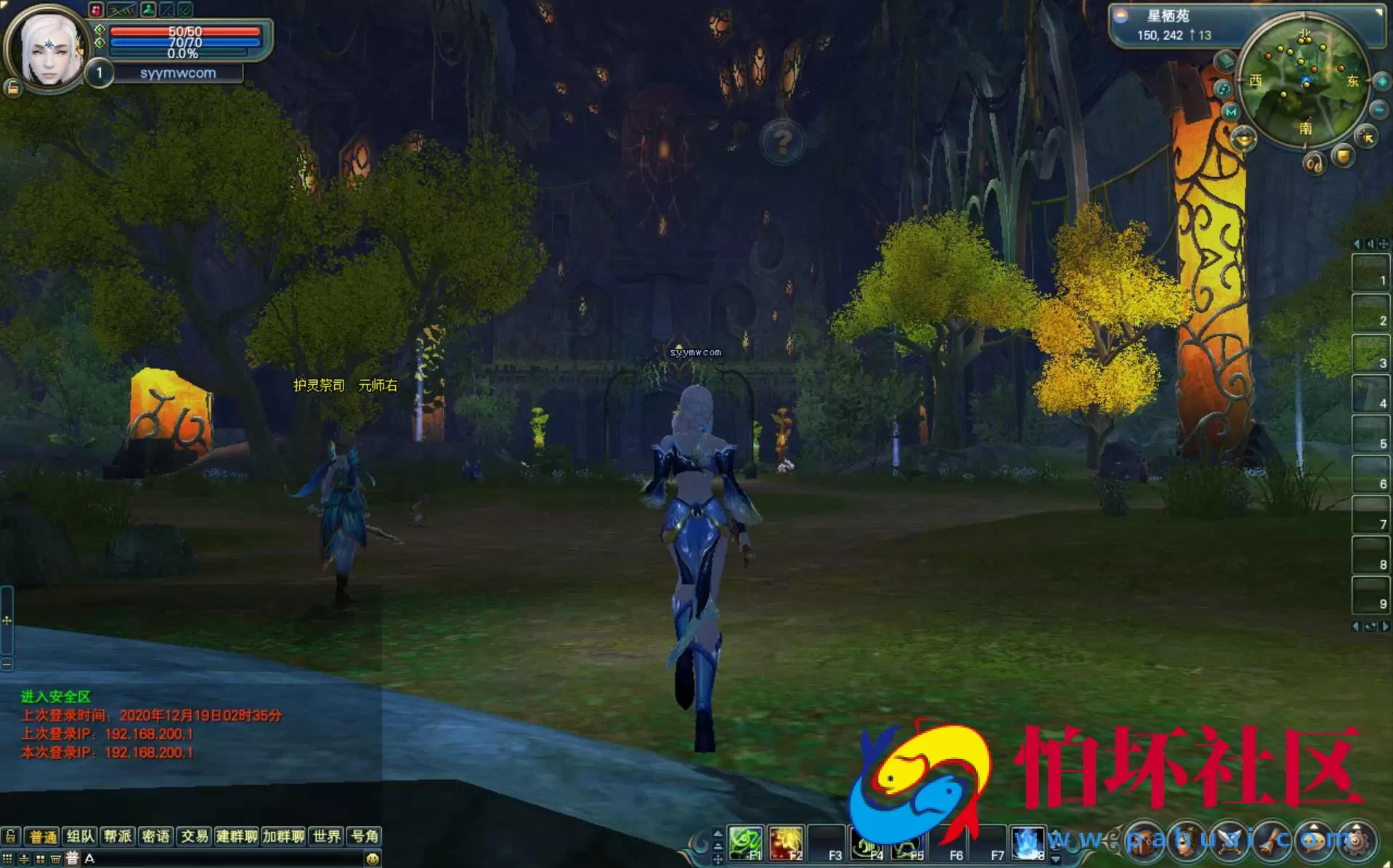Open the world map via the M button
The width and height of the screenshot is (1393, 868).
tap(1230, 112)
